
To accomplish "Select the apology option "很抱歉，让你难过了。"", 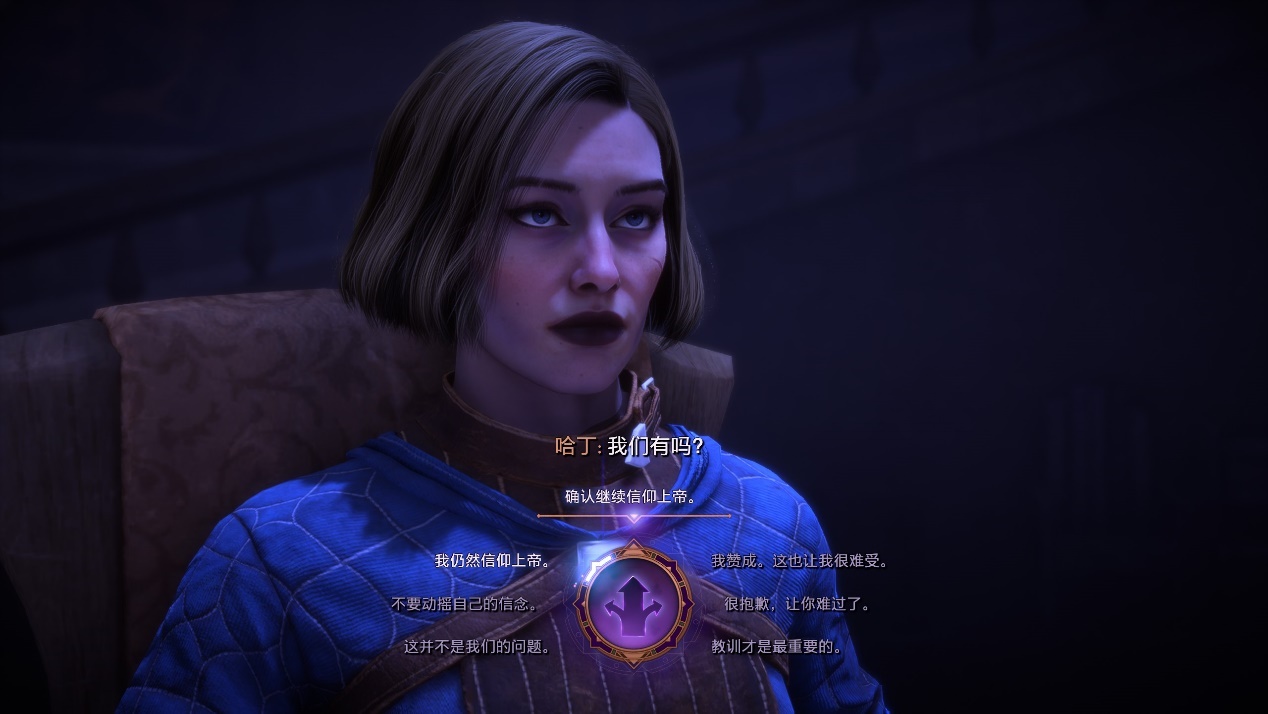I will point(797,604).
